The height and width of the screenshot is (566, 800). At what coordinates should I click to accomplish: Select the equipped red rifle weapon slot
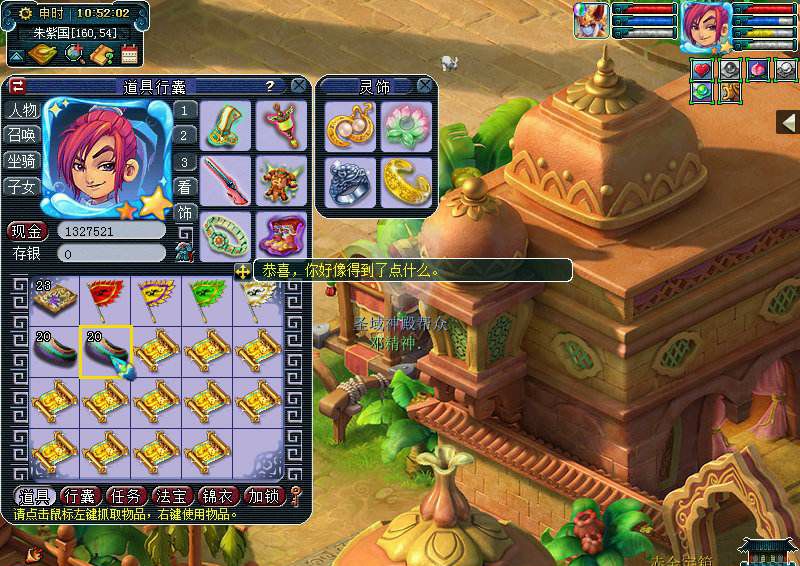[x=225, y=178]
